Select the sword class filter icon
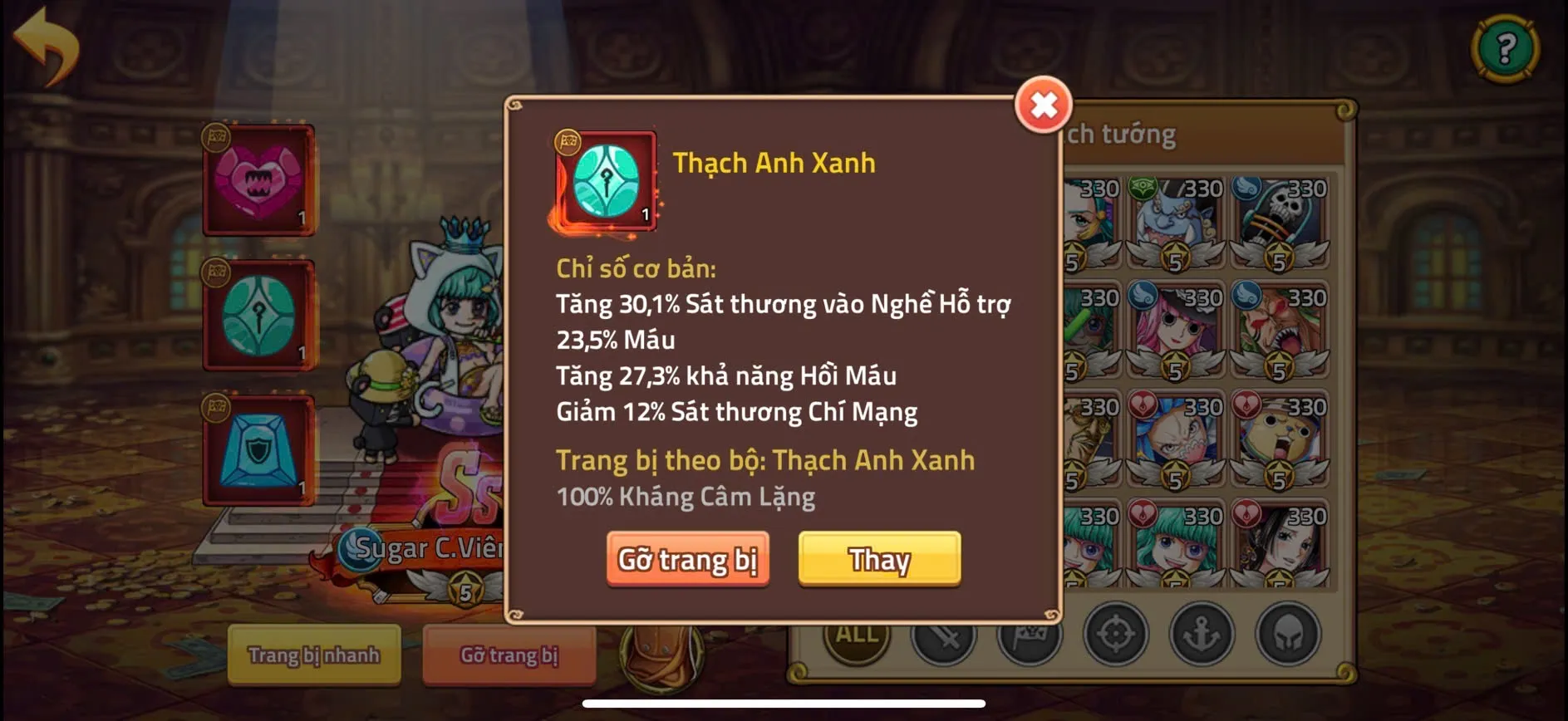The width and height of the screenshot is (1568, 721). [943, 638]
